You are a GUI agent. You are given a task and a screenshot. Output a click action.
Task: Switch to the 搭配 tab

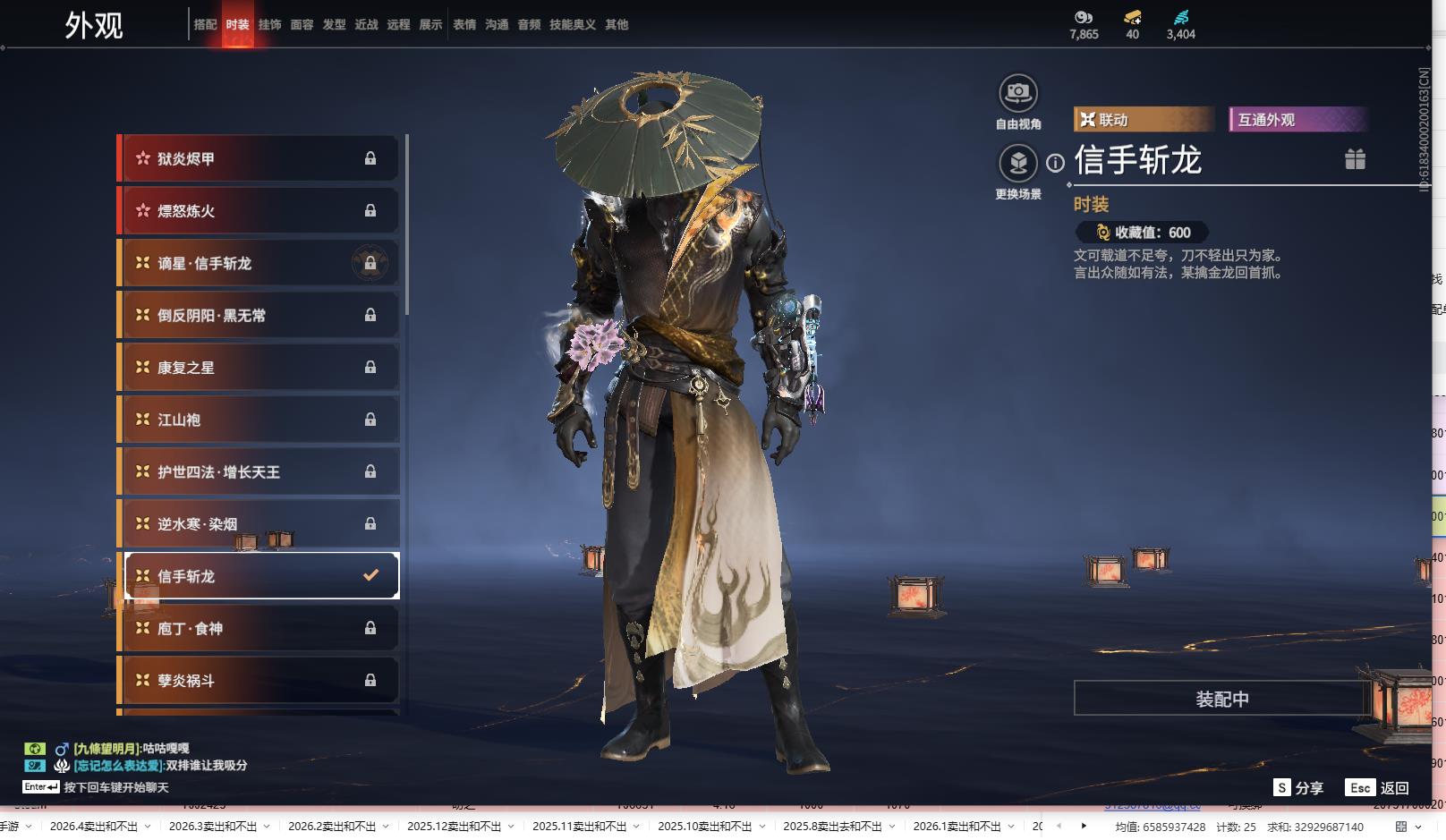coord(205,25)
